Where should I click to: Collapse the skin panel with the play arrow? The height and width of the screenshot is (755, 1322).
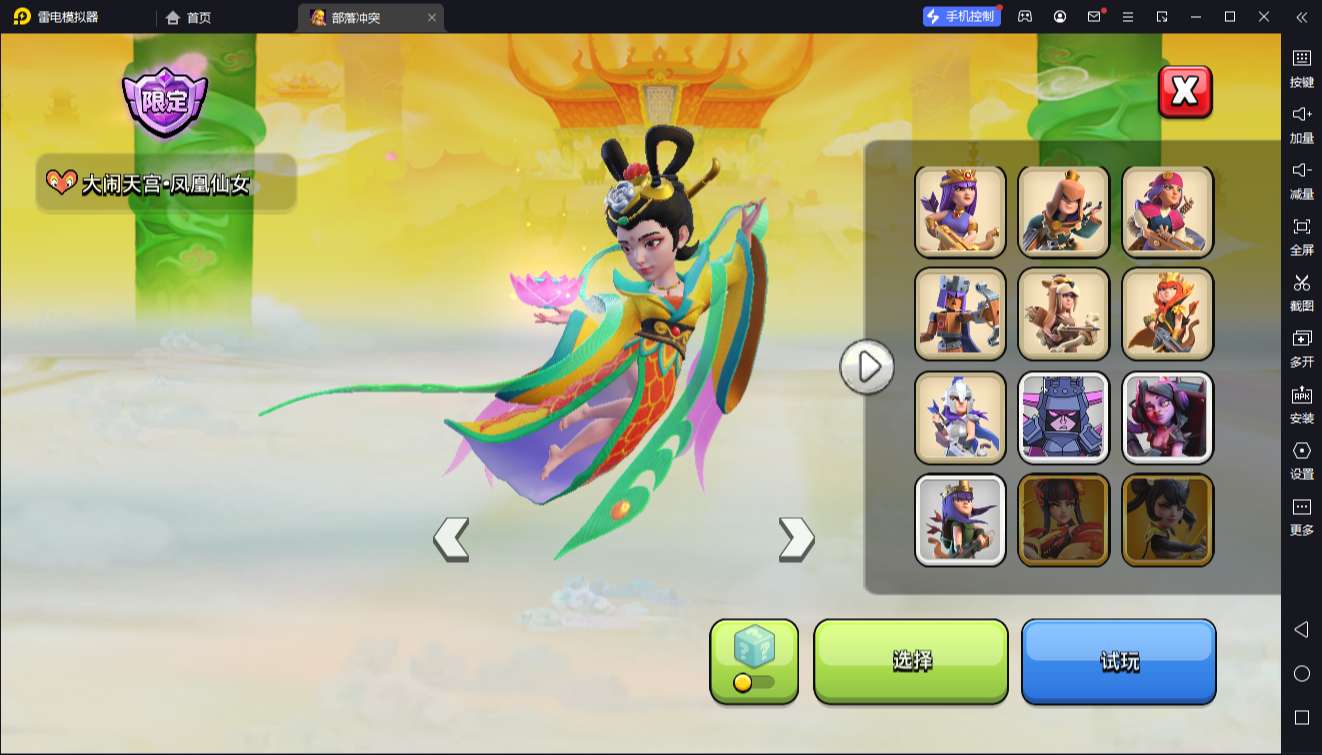868,367
